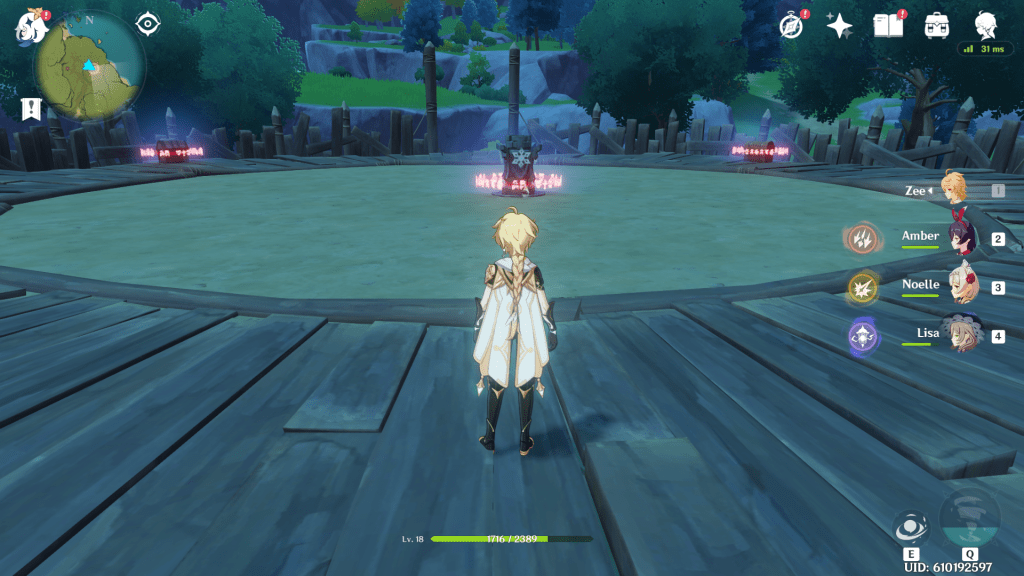Open the adventurer handbook book icon
1024x576 pixels.
tap(887, 26)
